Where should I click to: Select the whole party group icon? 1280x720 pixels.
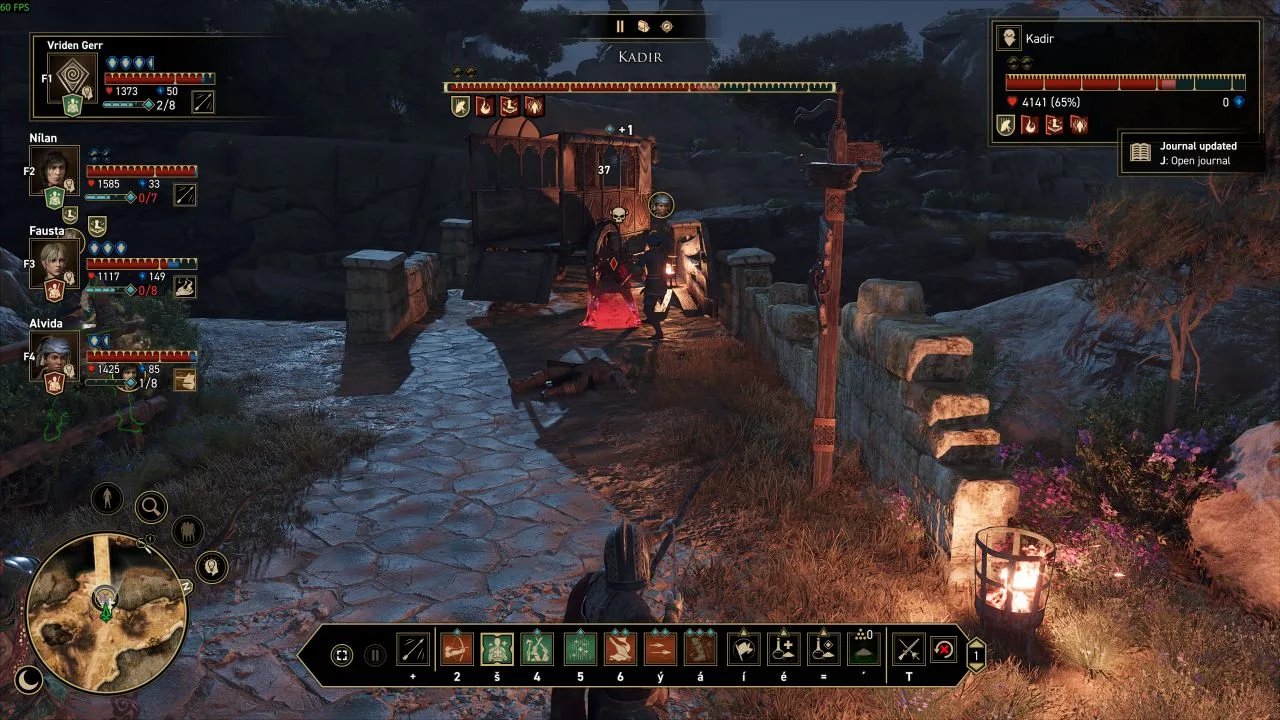click(x=187, y=531)
